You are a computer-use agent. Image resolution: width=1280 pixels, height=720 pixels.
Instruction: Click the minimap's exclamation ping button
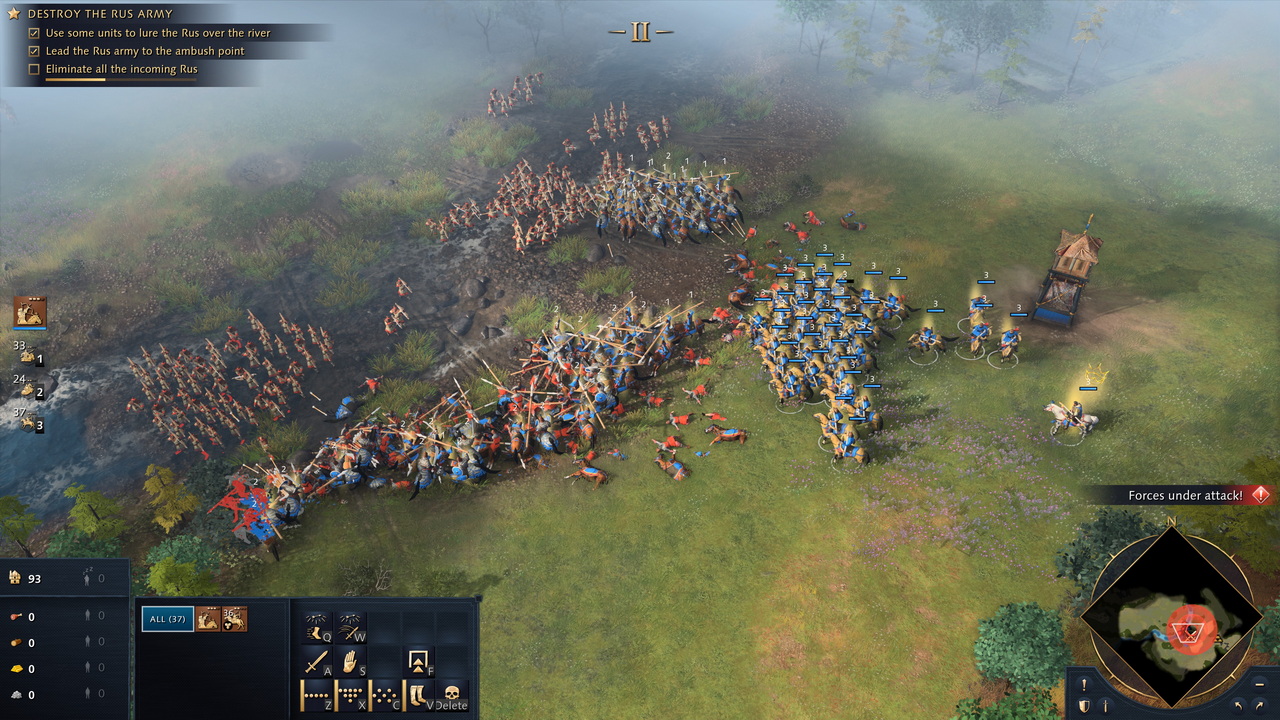(x=1084, y=685)
